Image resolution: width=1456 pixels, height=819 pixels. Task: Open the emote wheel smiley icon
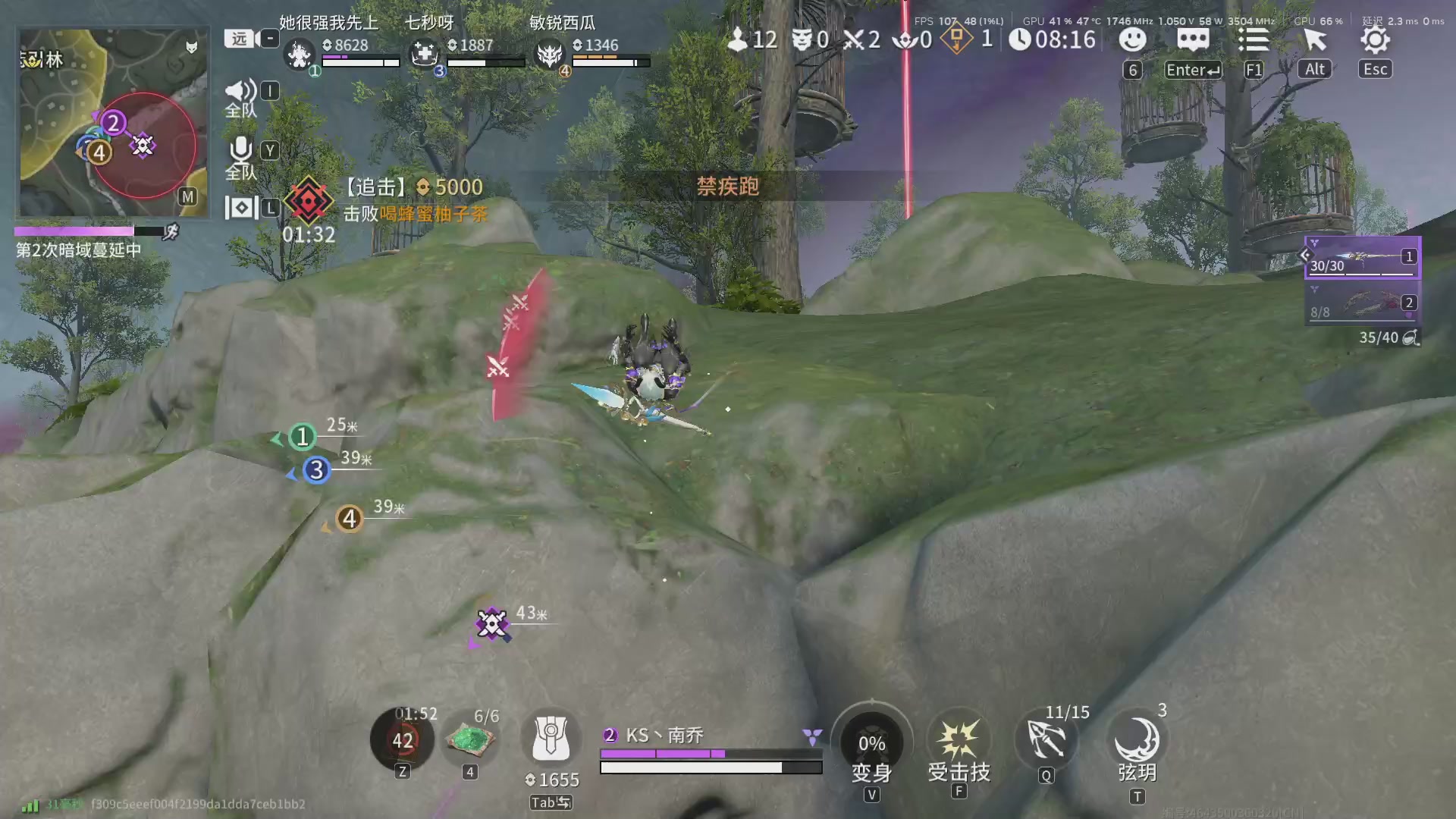pos(1132,40)
